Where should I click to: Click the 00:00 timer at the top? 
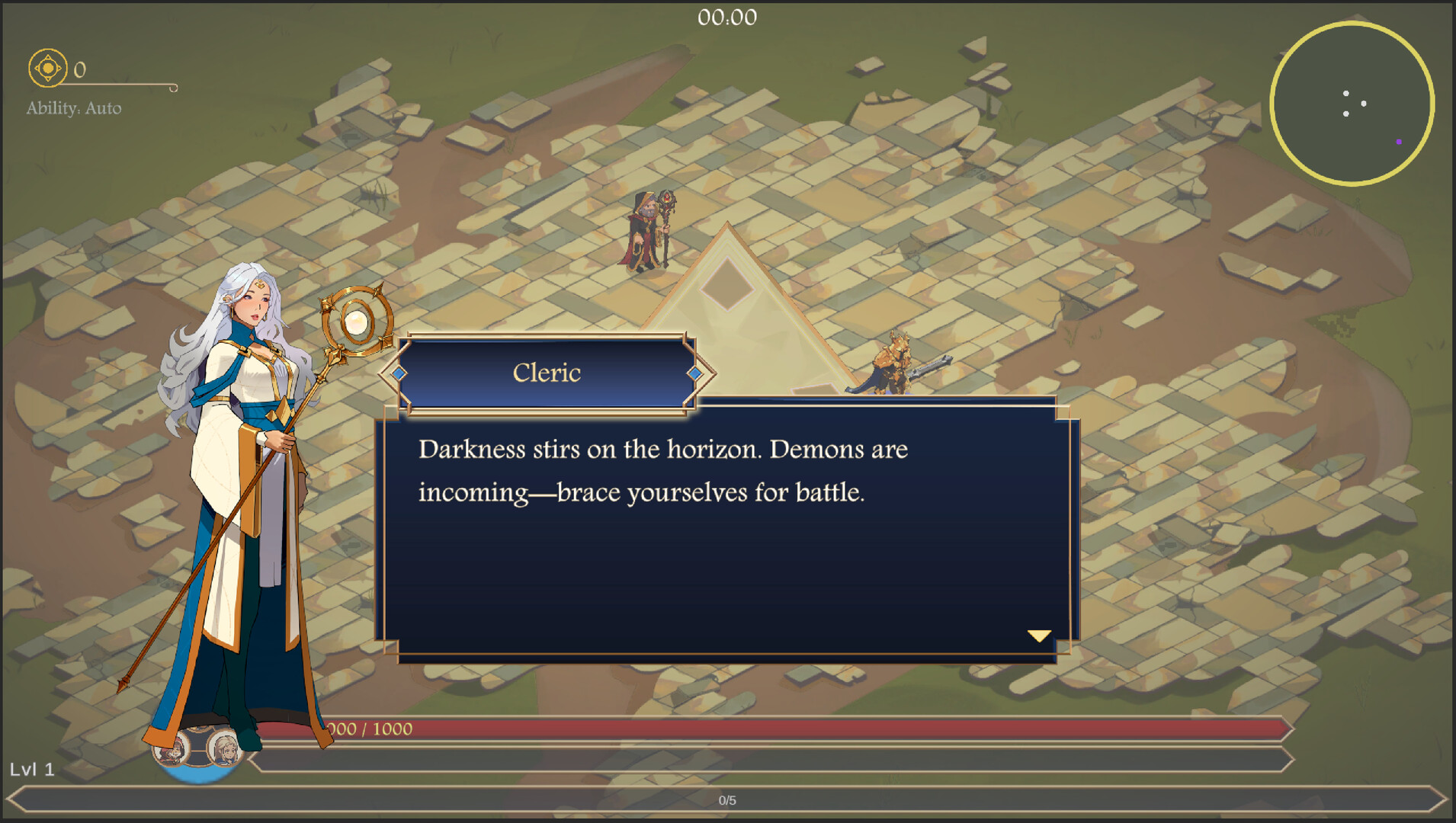coord(726,17)
